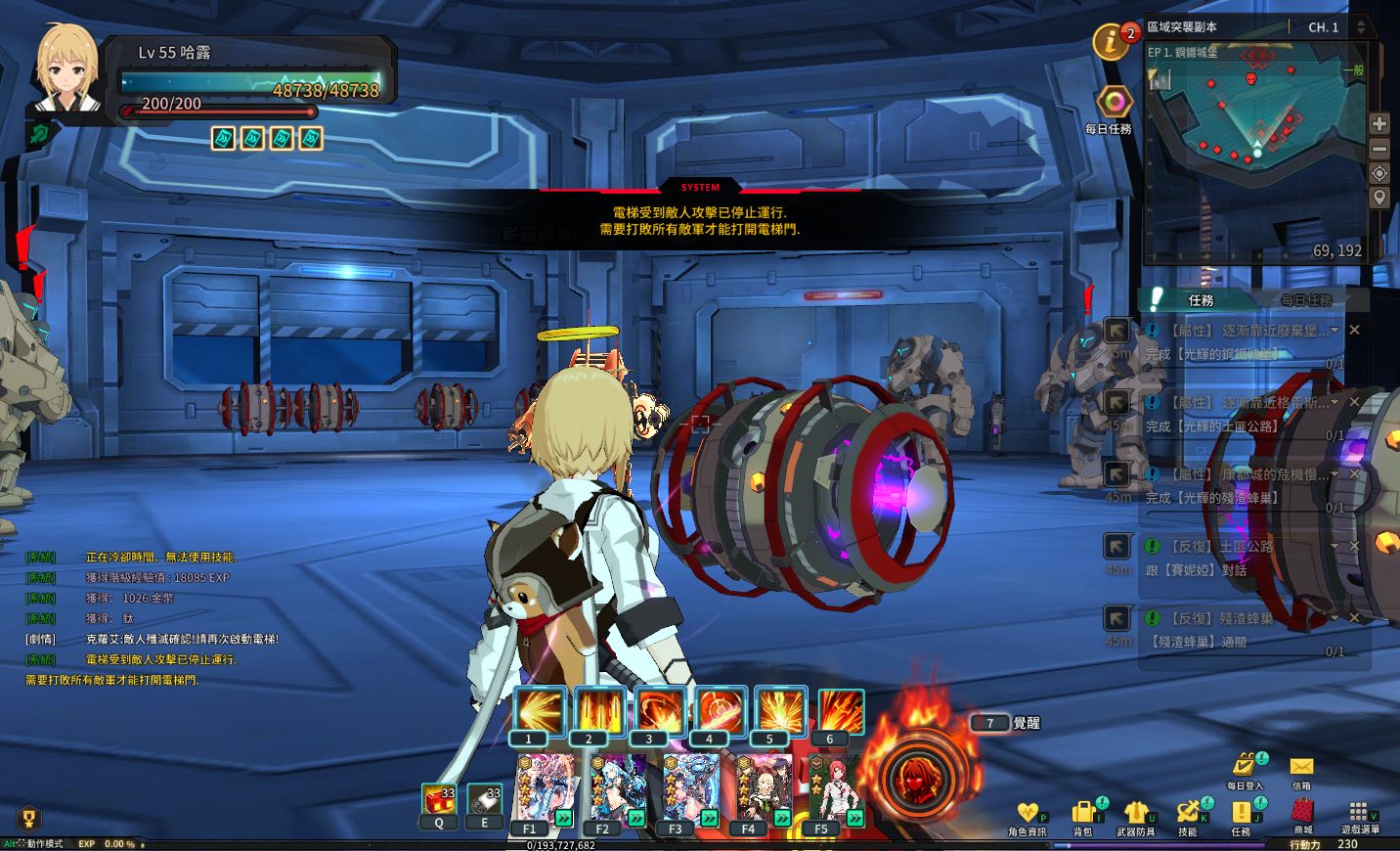Activate the fire skill in slot 1
Viewport: 1400px width, 851px height.
click(x=539, y=711)
